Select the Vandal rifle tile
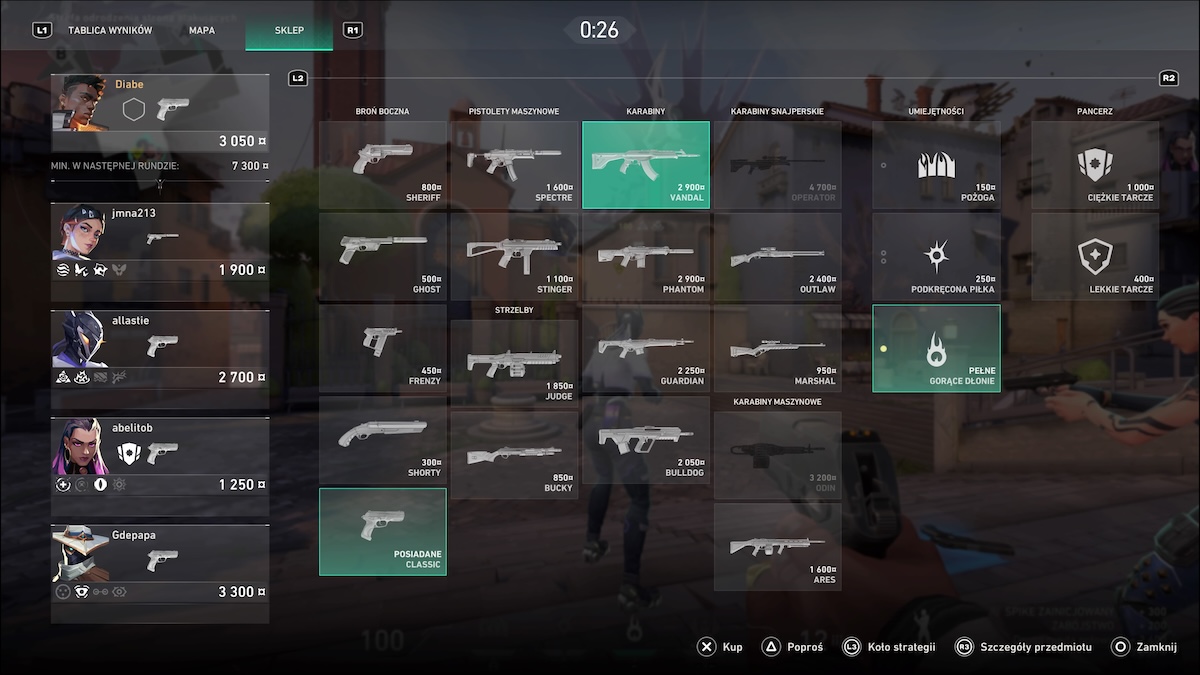 (x=646, y=165)
